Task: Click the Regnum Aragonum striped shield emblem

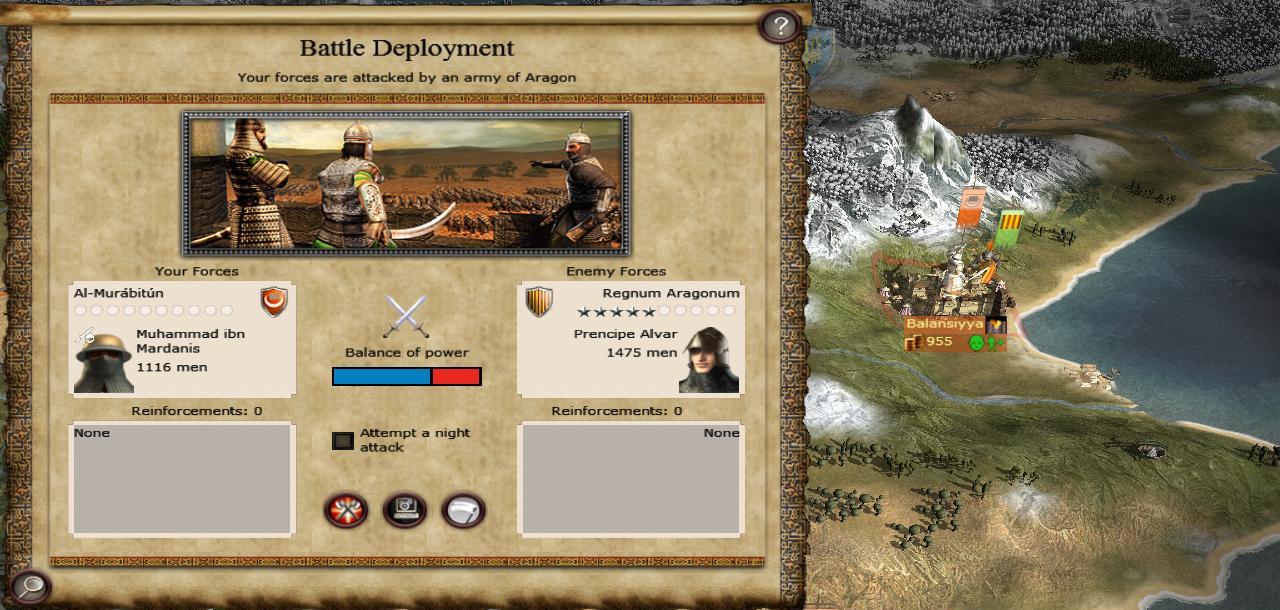Action: (539, 301)
